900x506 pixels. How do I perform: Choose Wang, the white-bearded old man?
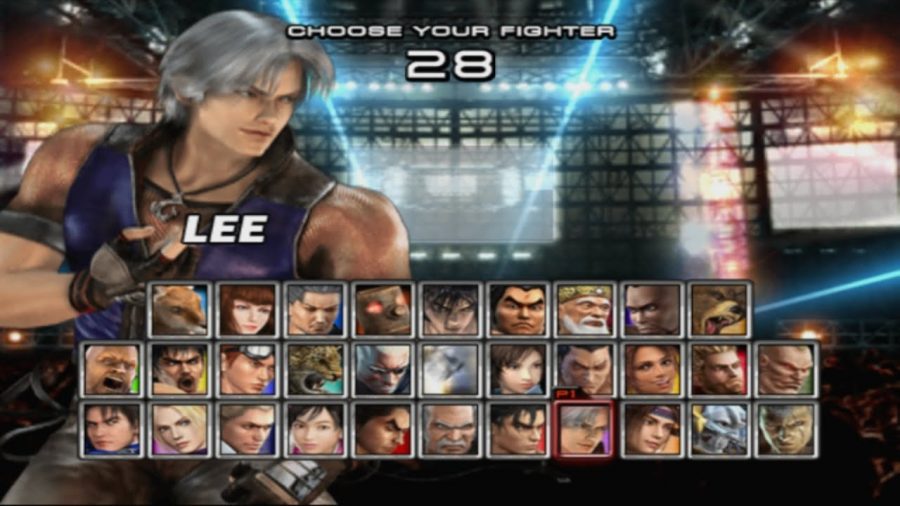coord(584,310)
